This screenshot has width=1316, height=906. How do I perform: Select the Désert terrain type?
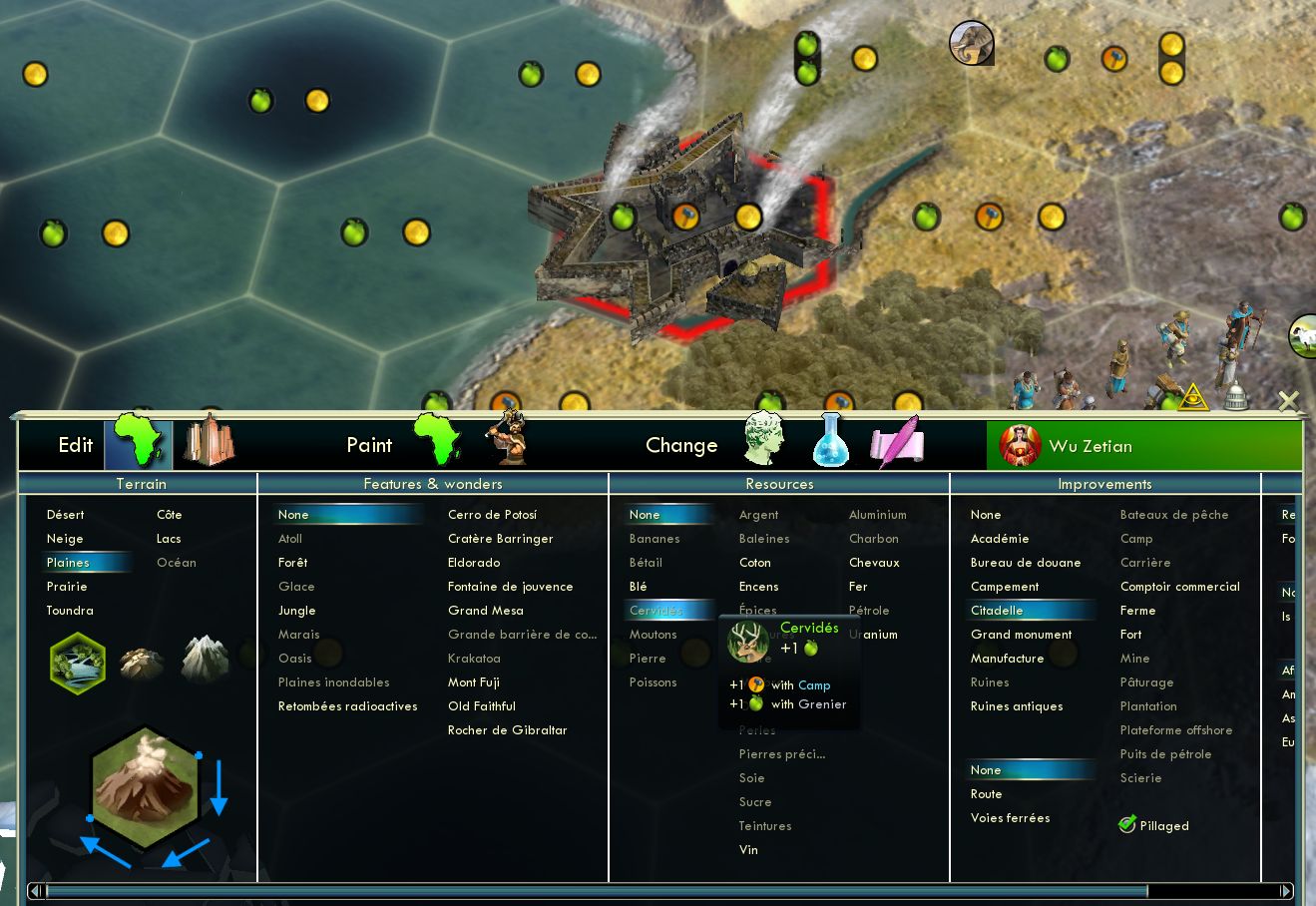pos(66,515)
